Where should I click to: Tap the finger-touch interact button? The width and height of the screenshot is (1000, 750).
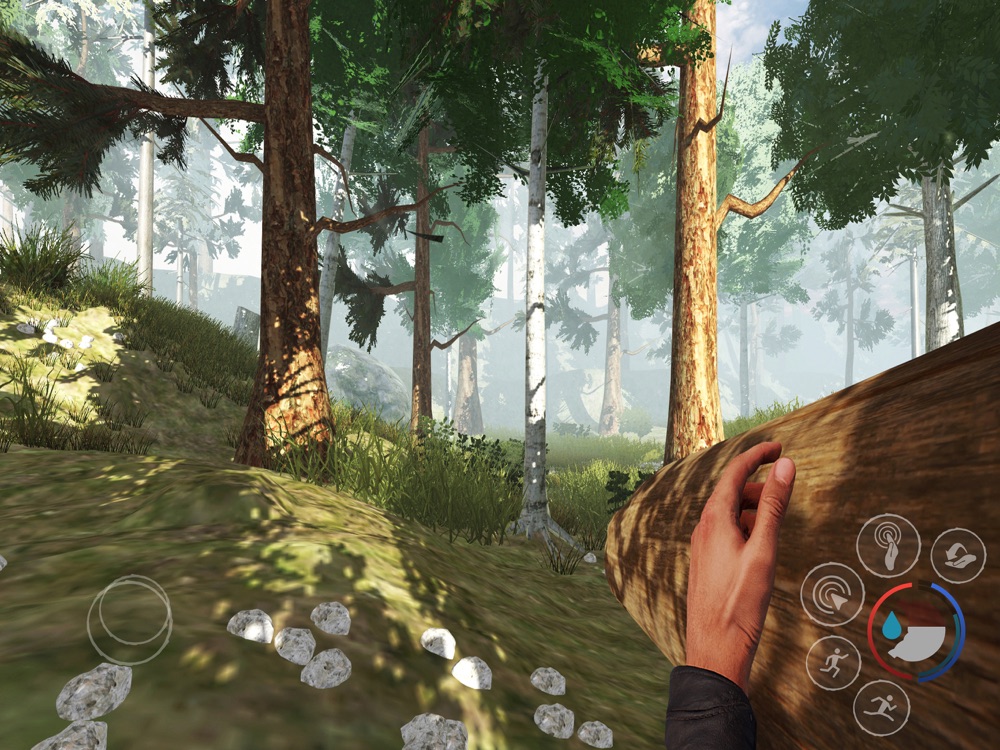tap(888, 545)
